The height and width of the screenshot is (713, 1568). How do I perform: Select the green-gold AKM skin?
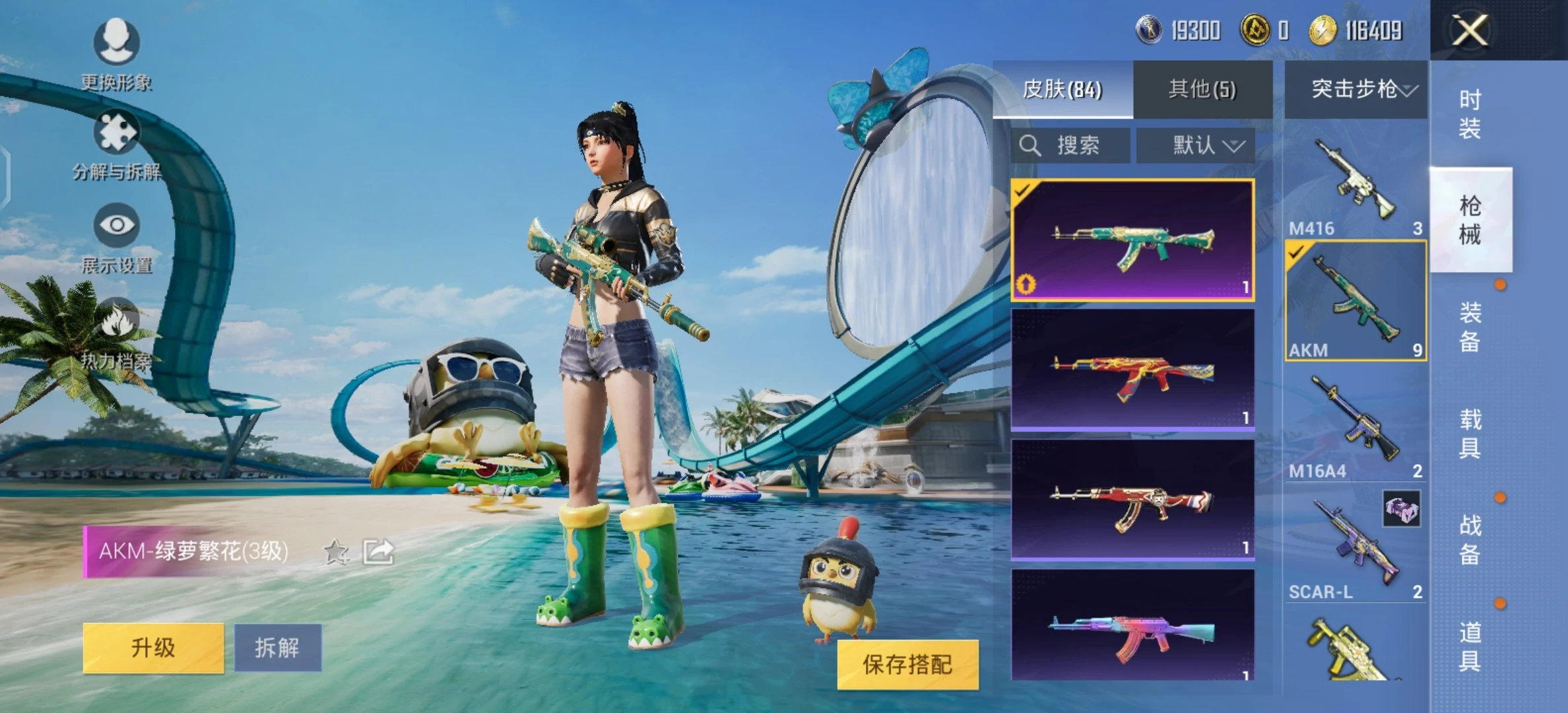tap(1132, 240)
